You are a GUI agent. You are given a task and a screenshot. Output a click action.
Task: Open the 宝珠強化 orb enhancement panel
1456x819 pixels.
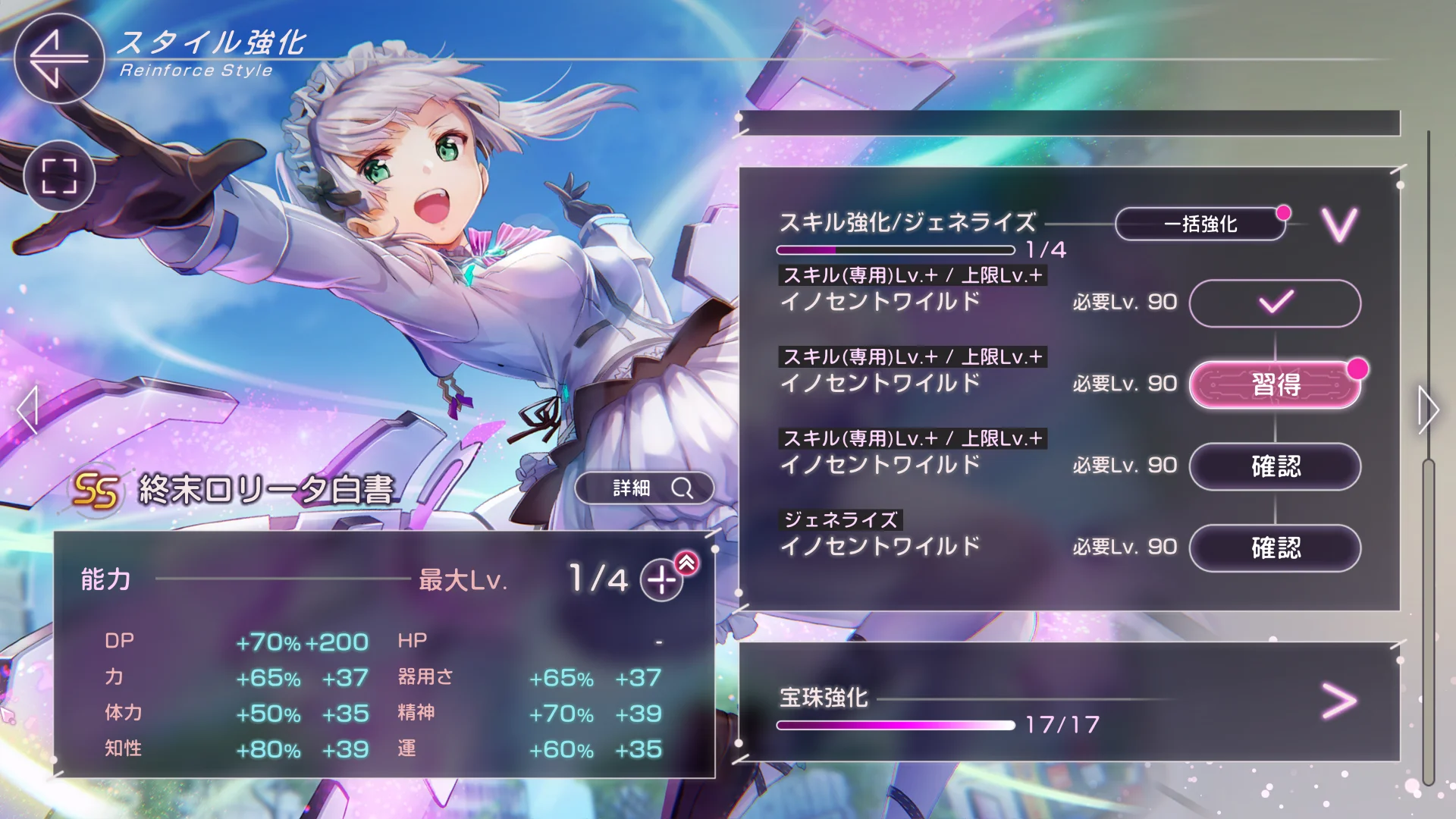1338,701
